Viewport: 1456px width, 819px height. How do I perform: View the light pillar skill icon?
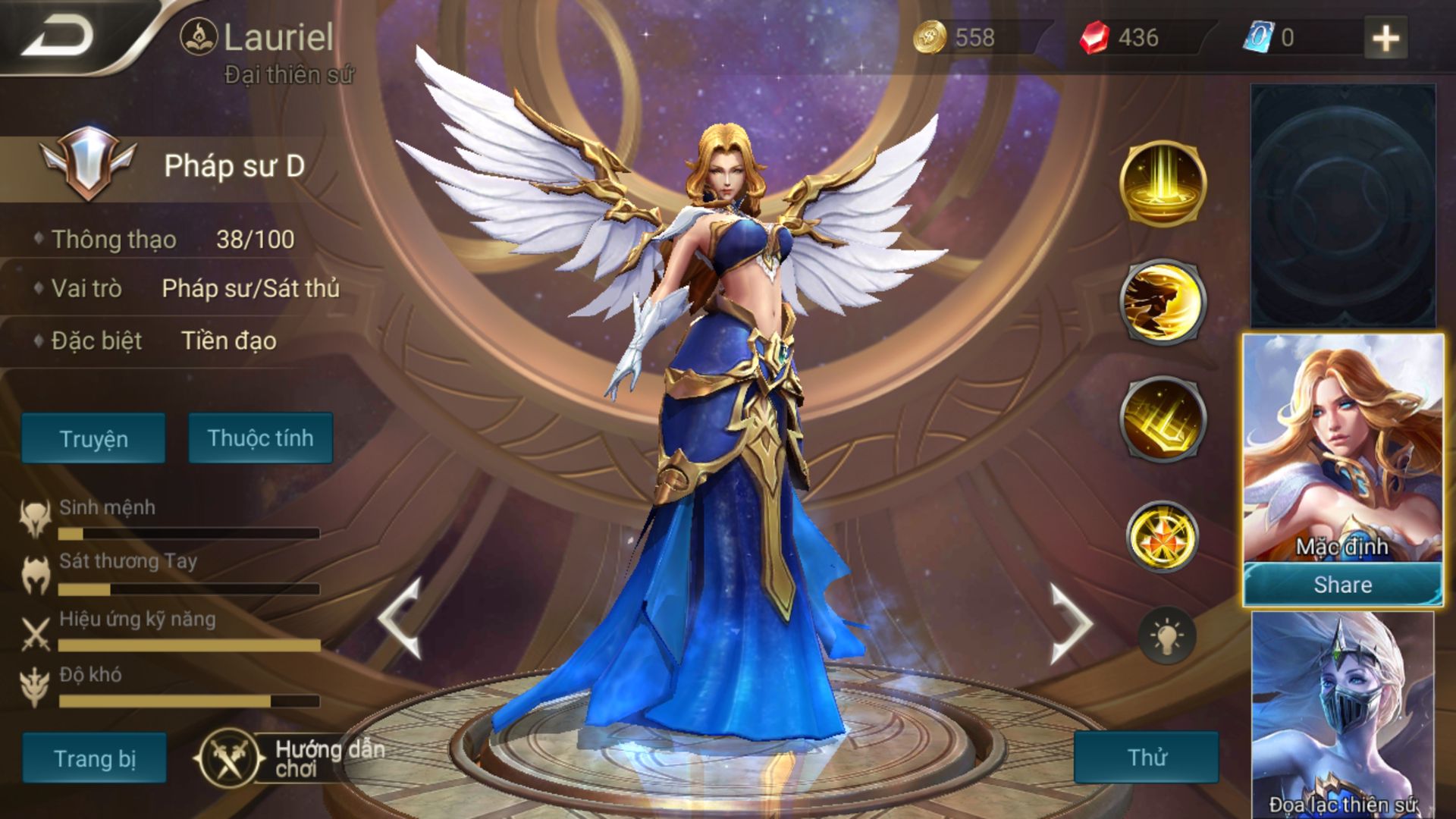(1163, 184)
